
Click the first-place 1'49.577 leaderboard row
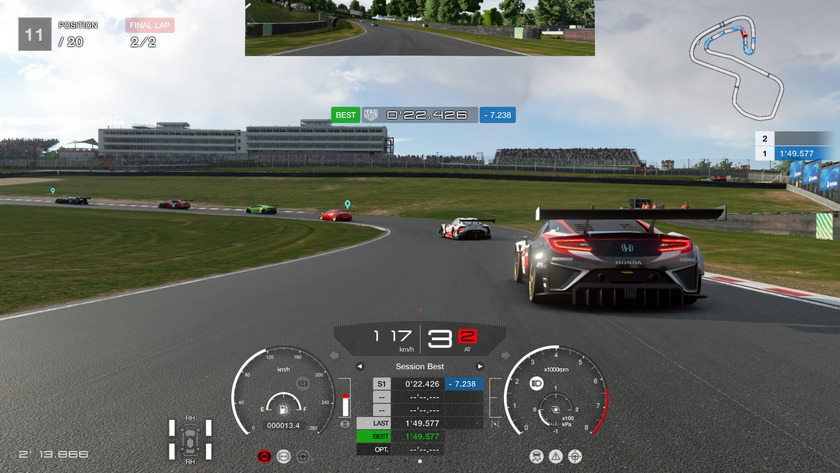pyautogui.click(x=795, y=154)
